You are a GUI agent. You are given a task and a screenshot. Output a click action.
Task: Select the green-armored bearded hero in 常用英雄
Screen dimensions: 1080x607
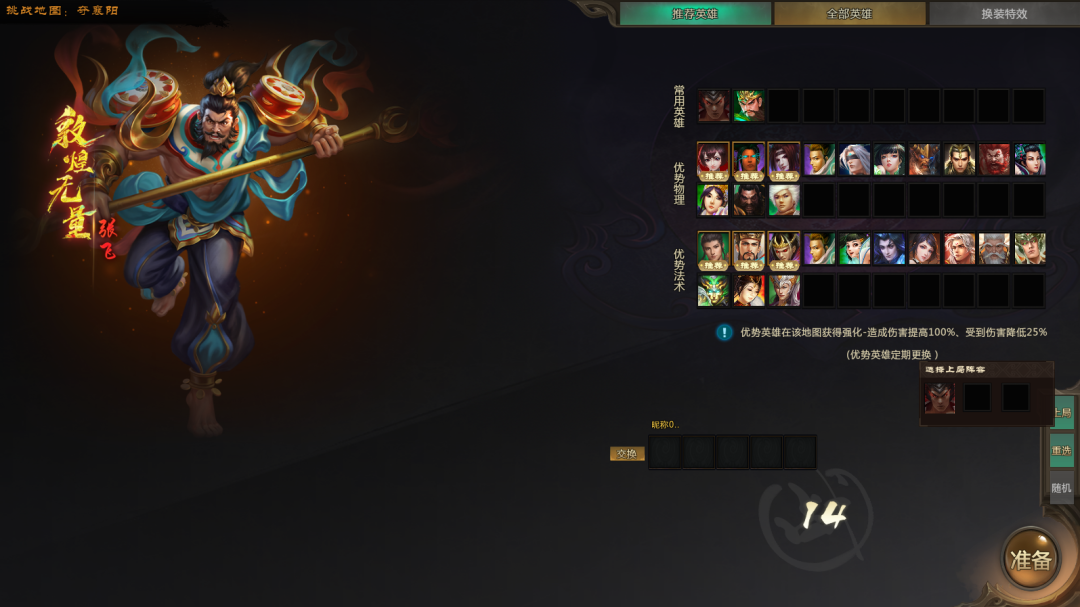pyautogui.click(x=749, y=105)
